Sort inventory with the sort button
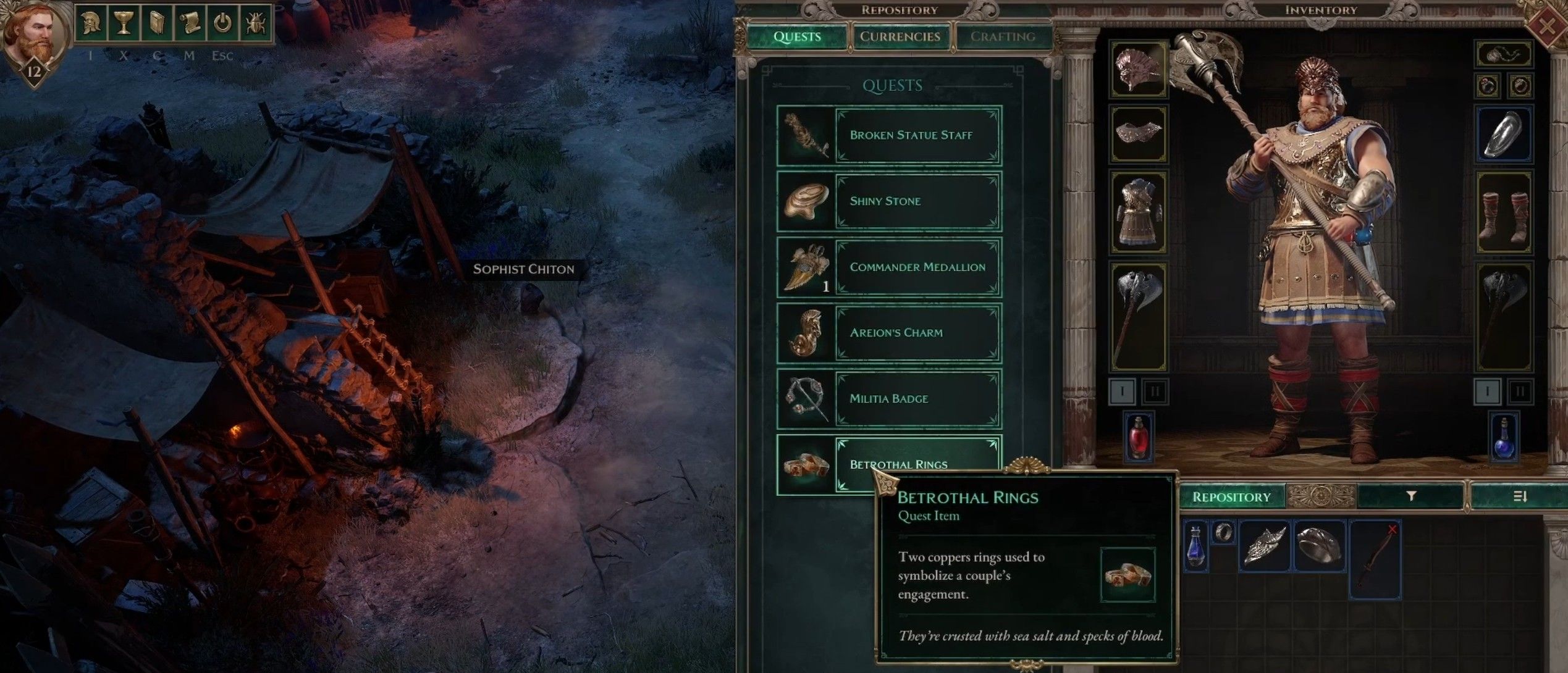This screenshot has height=673, width=1568. point(1520,496)
